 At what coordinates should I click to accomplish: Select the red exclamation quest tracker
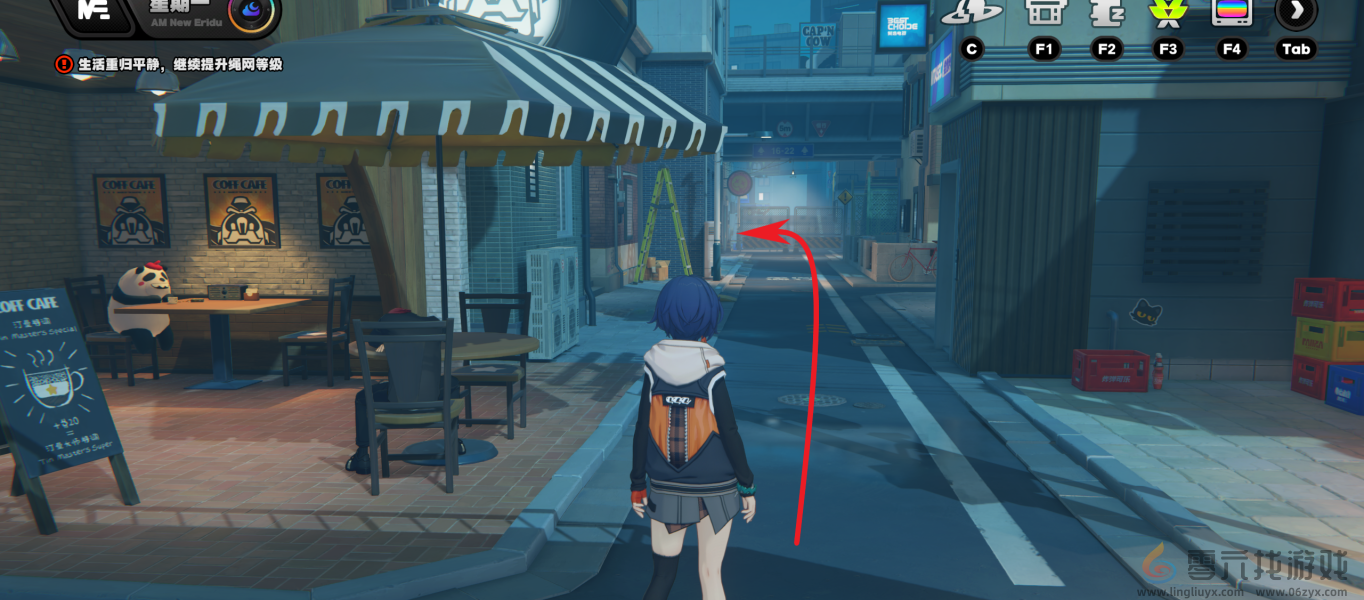[x=64, y=64]
